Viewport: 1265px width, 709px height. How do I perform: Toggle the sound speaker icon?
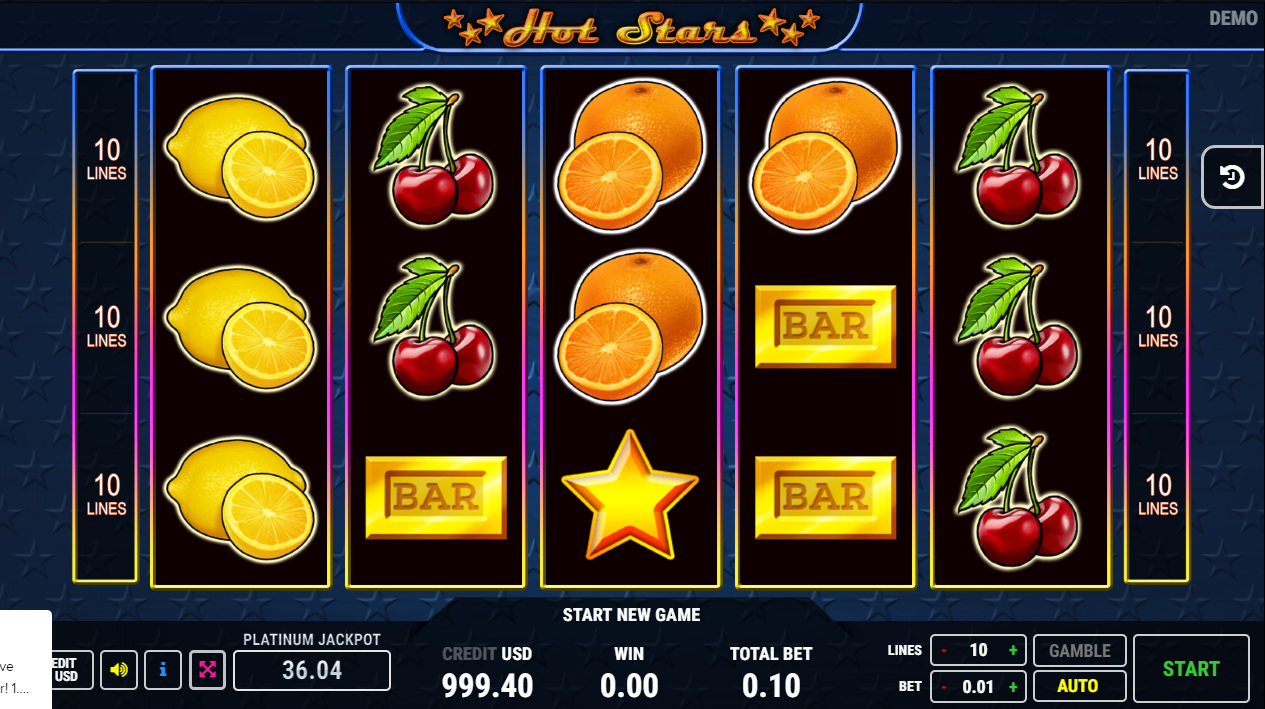point(119,669)
